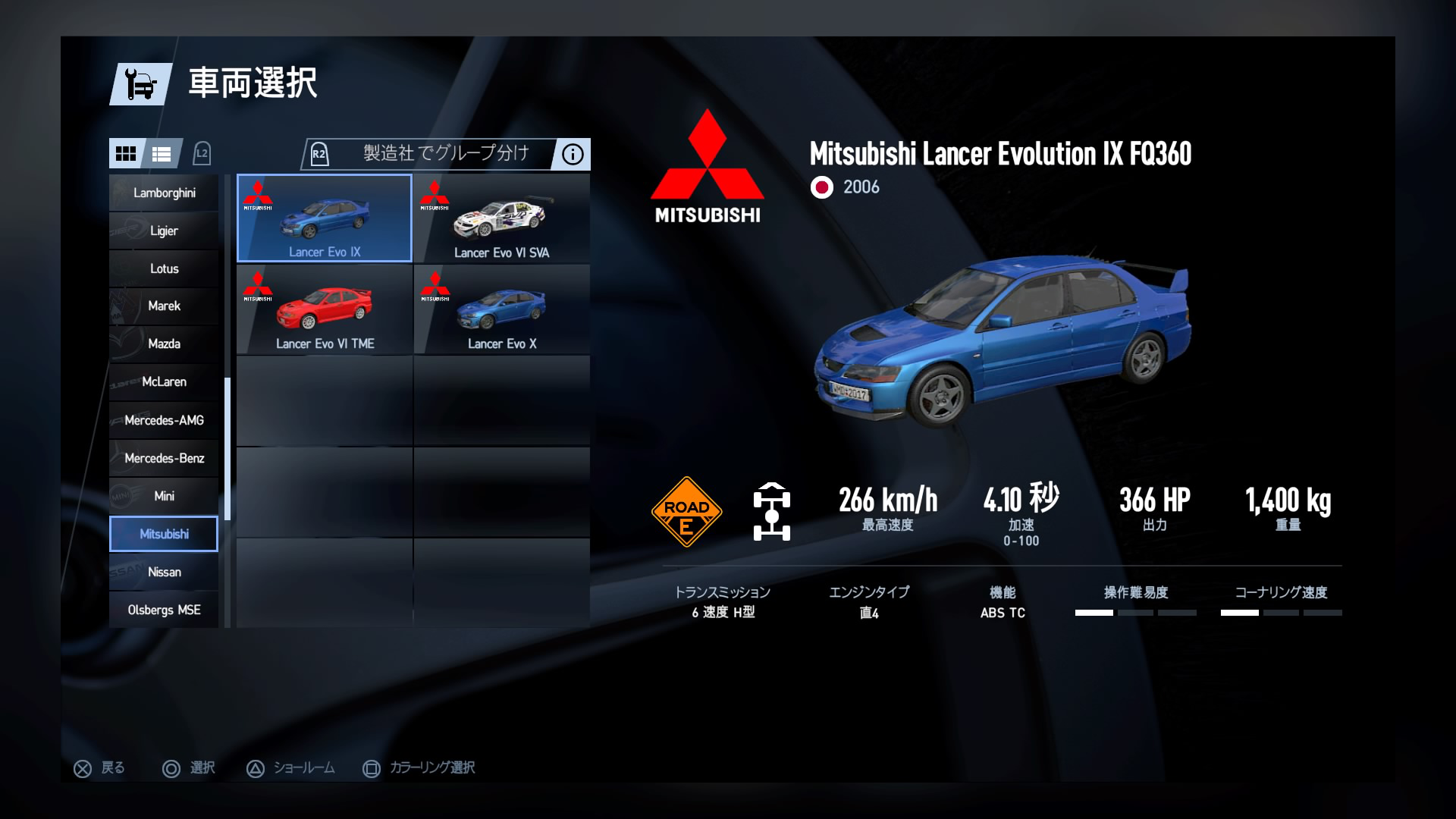Switch to list view mode
Screen dimensions: 1456x819
coord(162,153)
